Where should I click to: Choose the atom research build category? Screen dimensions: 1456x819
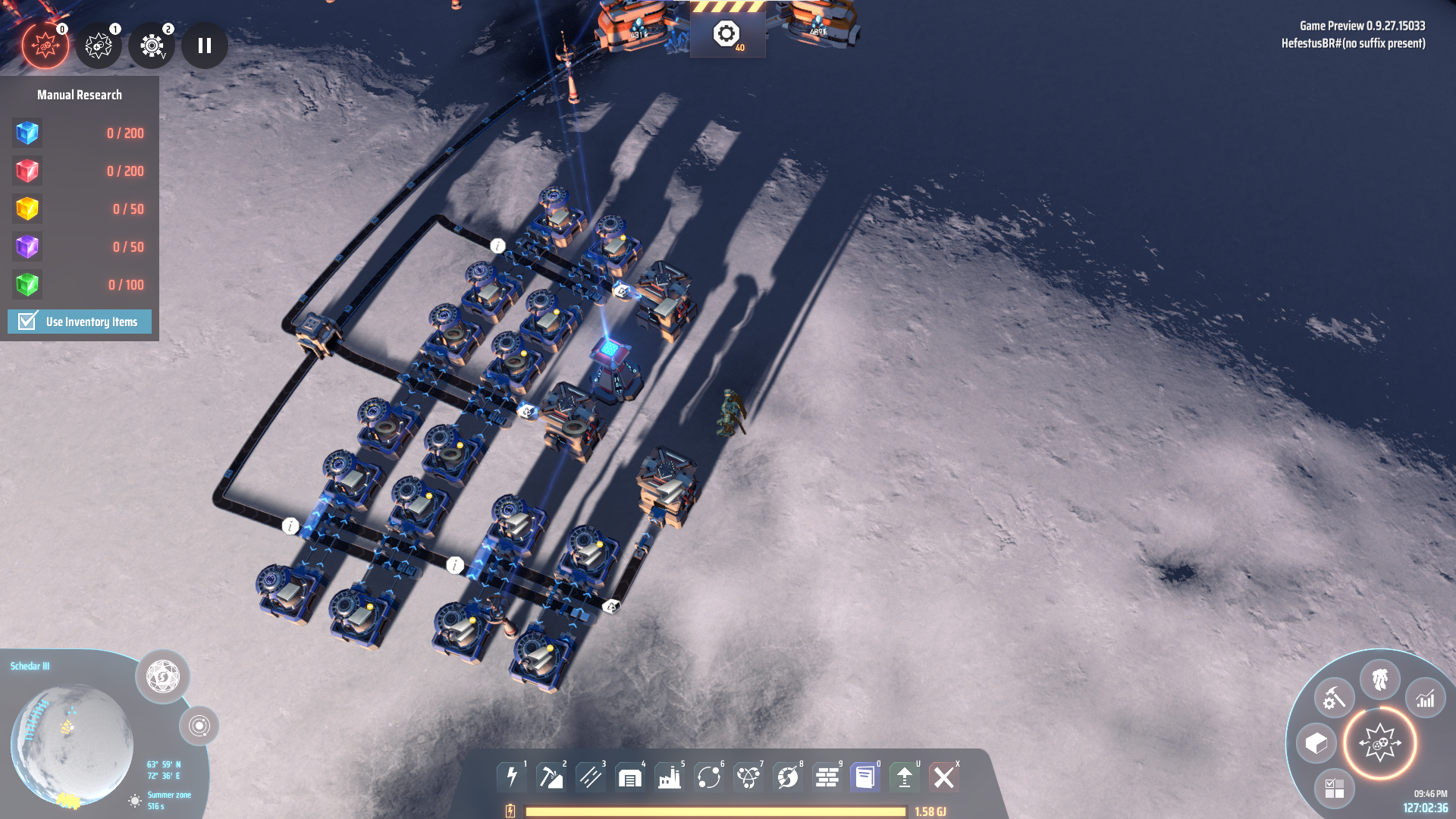(748, 777)
